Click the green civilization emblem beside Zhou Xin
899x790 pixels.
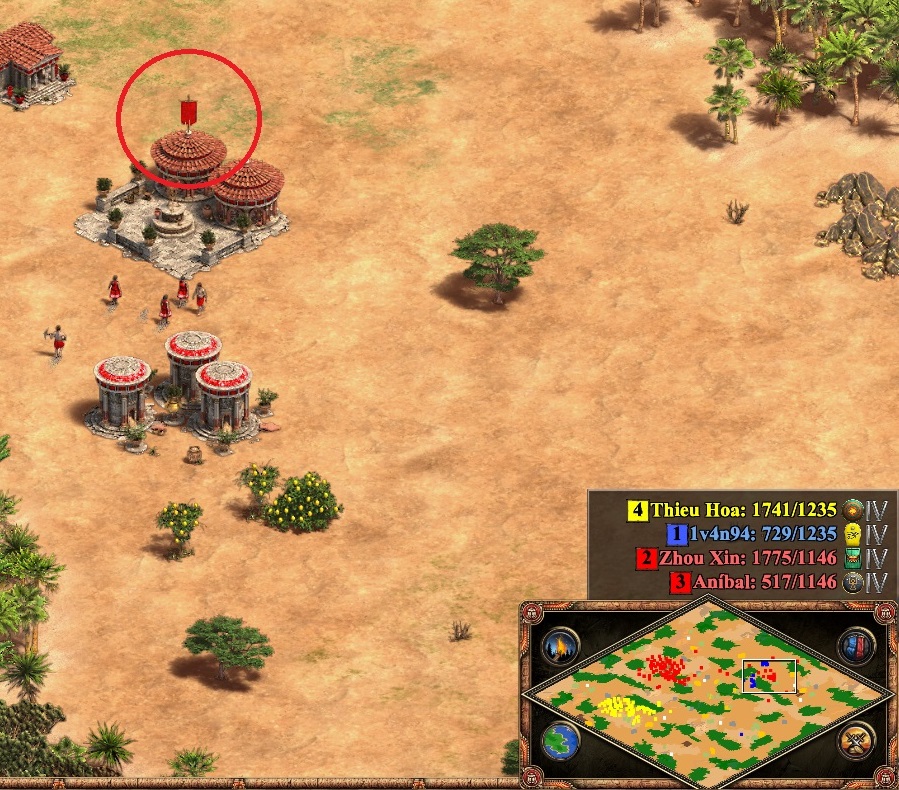click(853, 558)
